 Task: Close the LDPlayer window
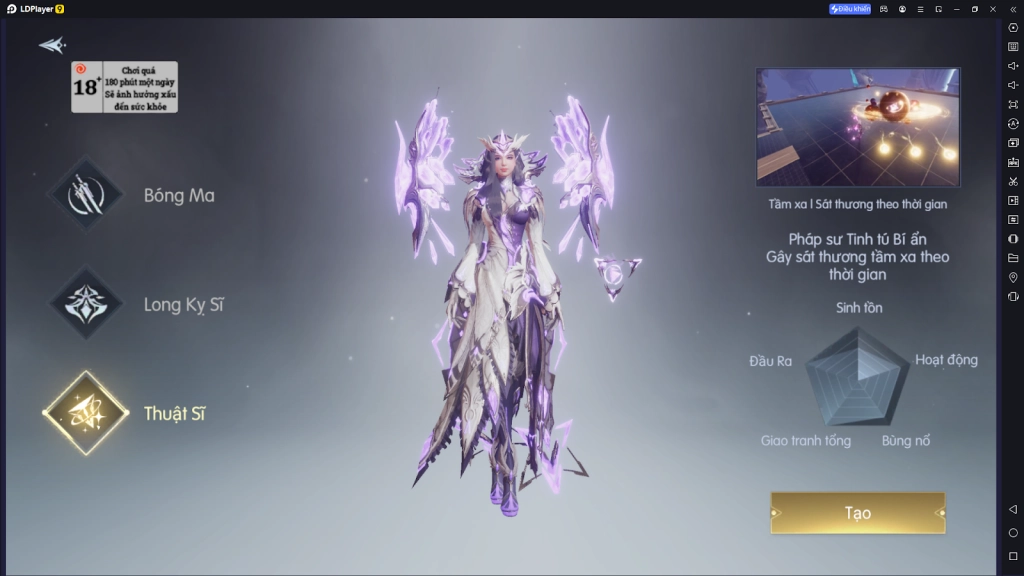(x=992, y=9)
